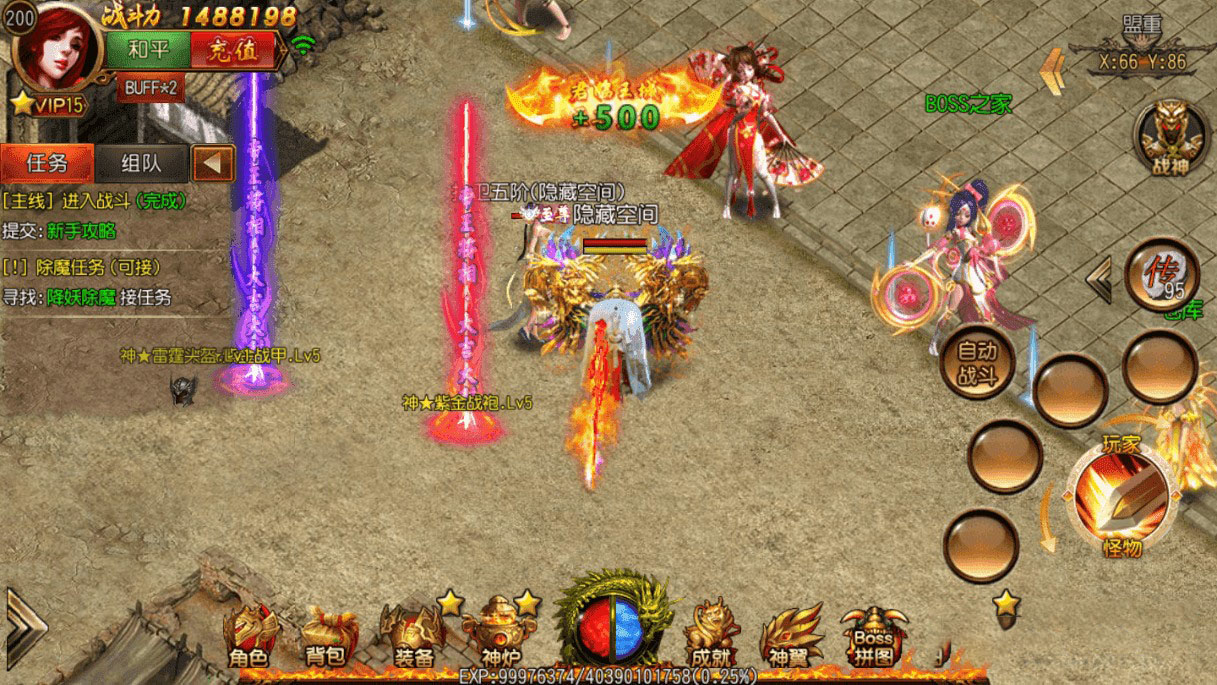This screenshot has height=685, width=1217.
Task: Open the 角色 character menu
Action: (249, 636)
